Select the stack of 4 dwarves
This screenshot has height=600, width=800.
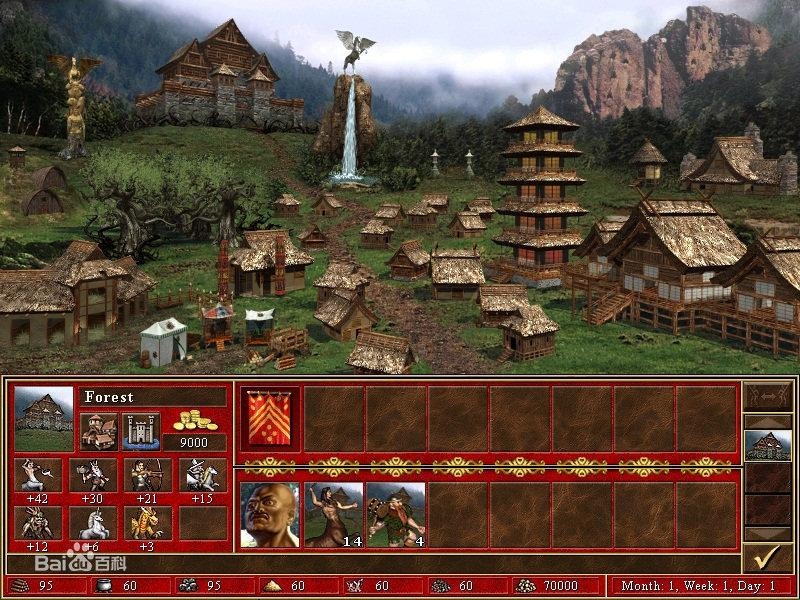click(395, 515)
